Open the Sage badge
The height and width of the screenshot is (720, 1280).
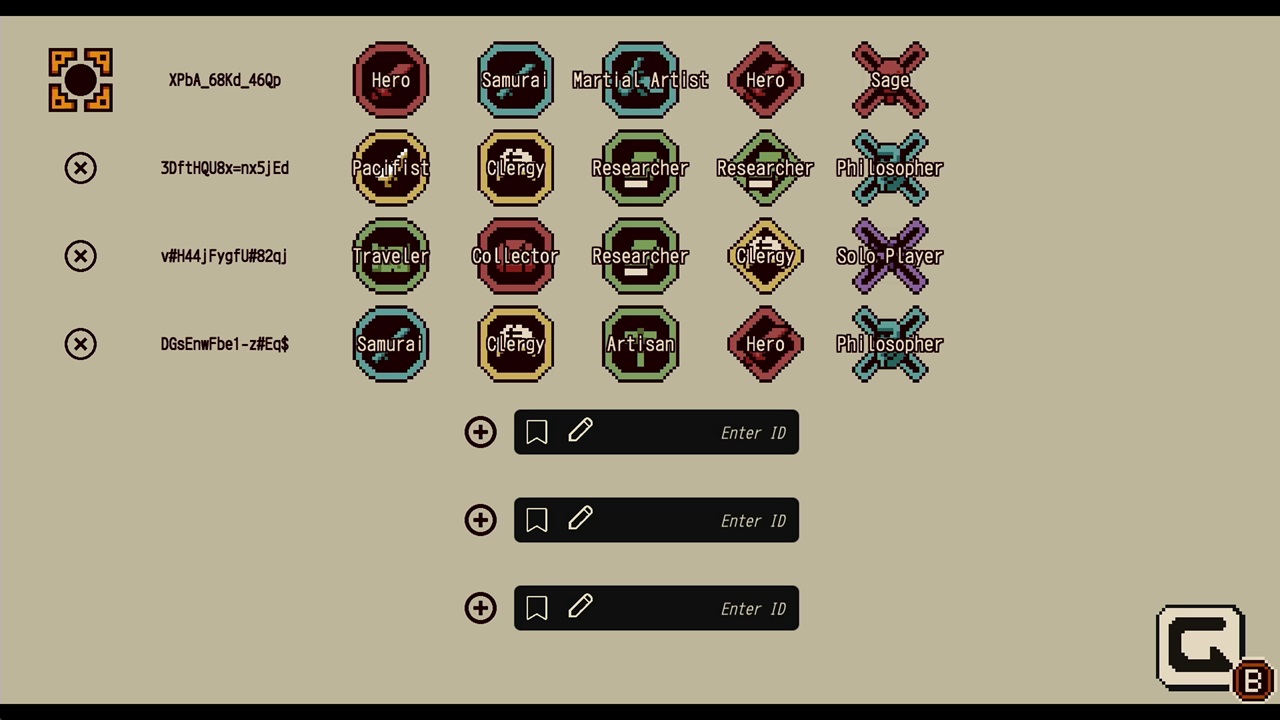890,80
